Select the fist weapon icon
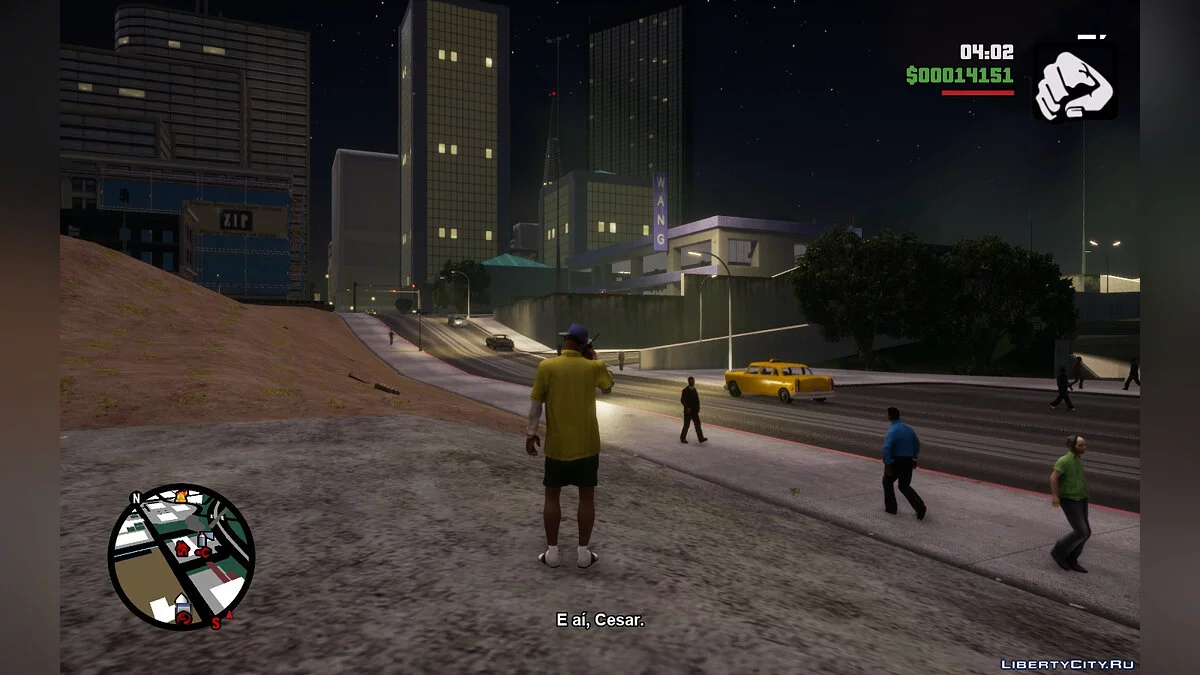The width and height of the screenshot is (1200, 675). [x=1074, y=81]
